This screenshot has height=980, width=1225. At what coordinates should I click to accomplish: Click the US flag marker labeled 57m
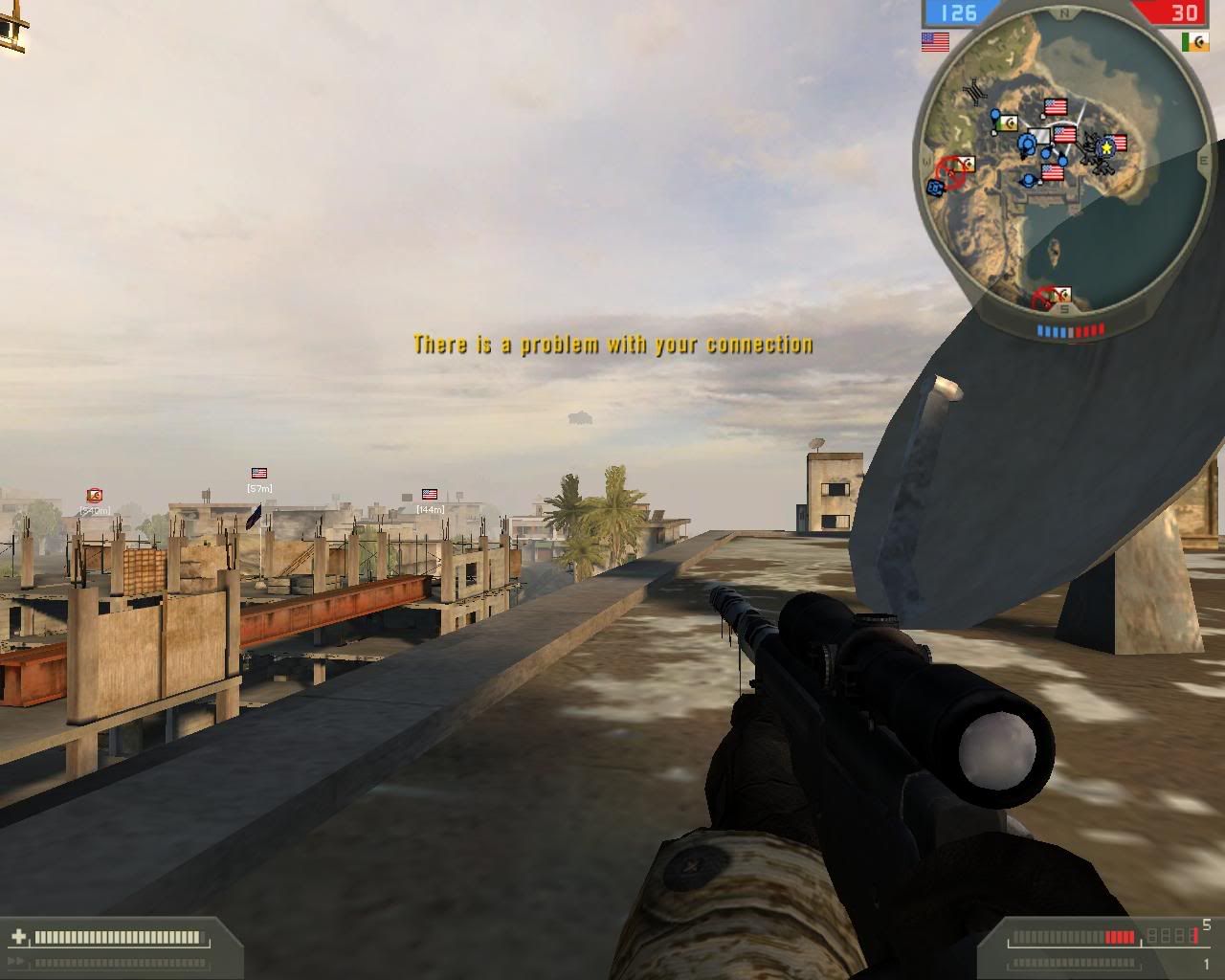[258, 473]
